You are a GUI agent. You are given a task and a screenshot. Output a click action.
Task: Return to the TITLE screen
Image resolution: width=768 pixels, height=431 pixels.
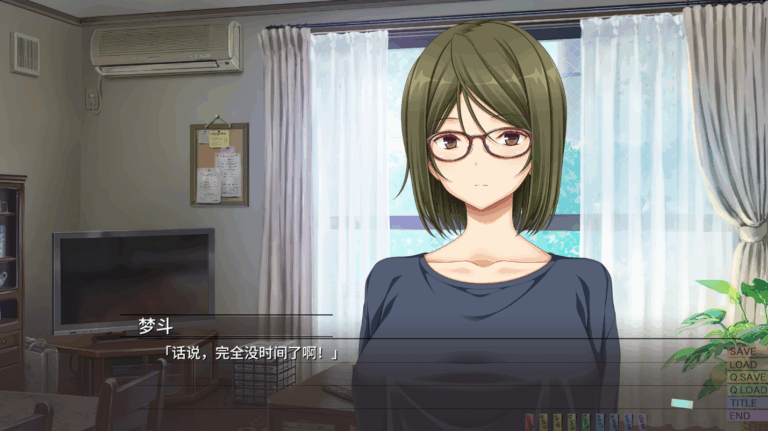pos(745,402)
